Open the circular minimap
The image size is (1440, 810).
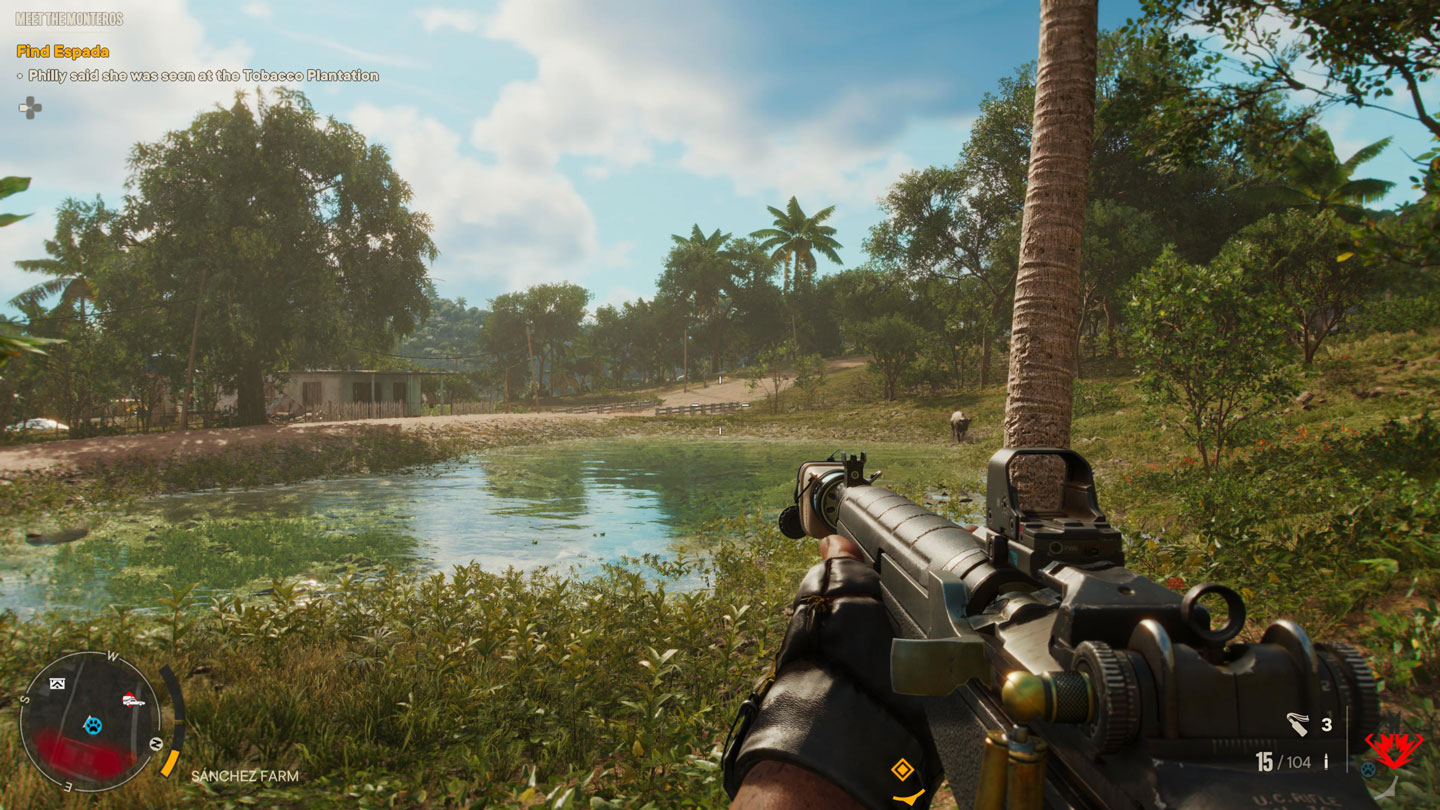point(90,721)
